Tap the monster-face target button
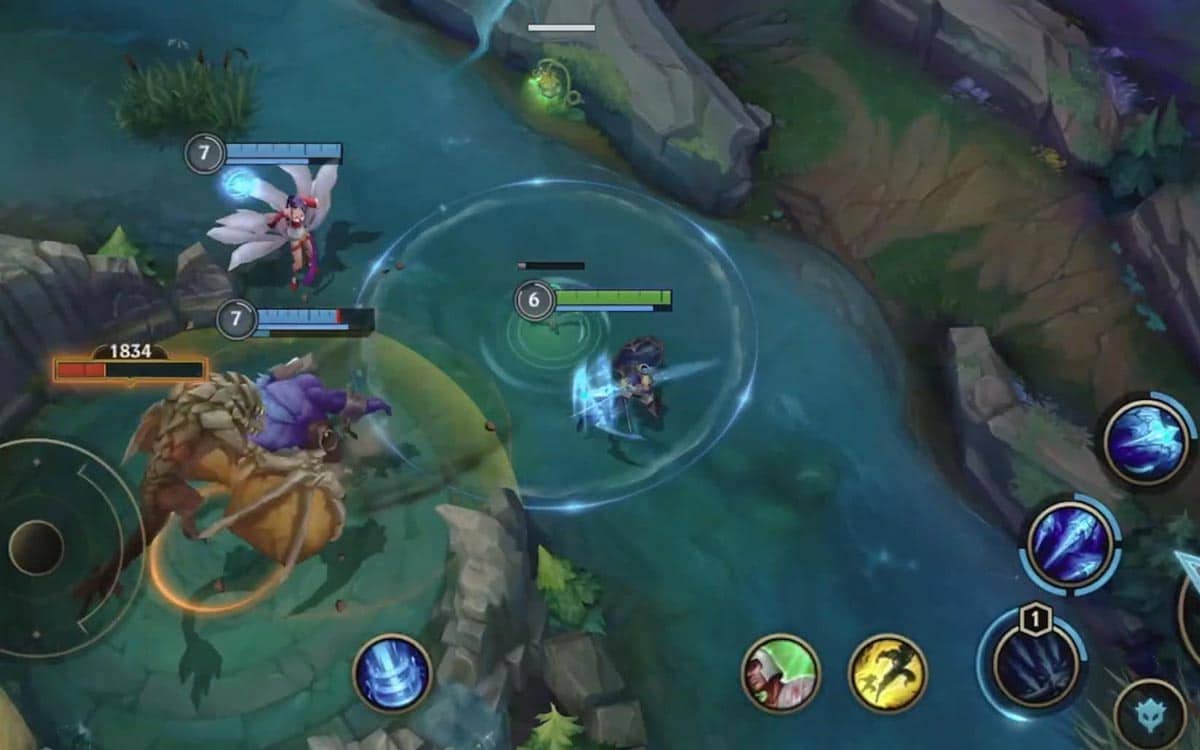1200x750 pixels. (x=1150, y=716)
